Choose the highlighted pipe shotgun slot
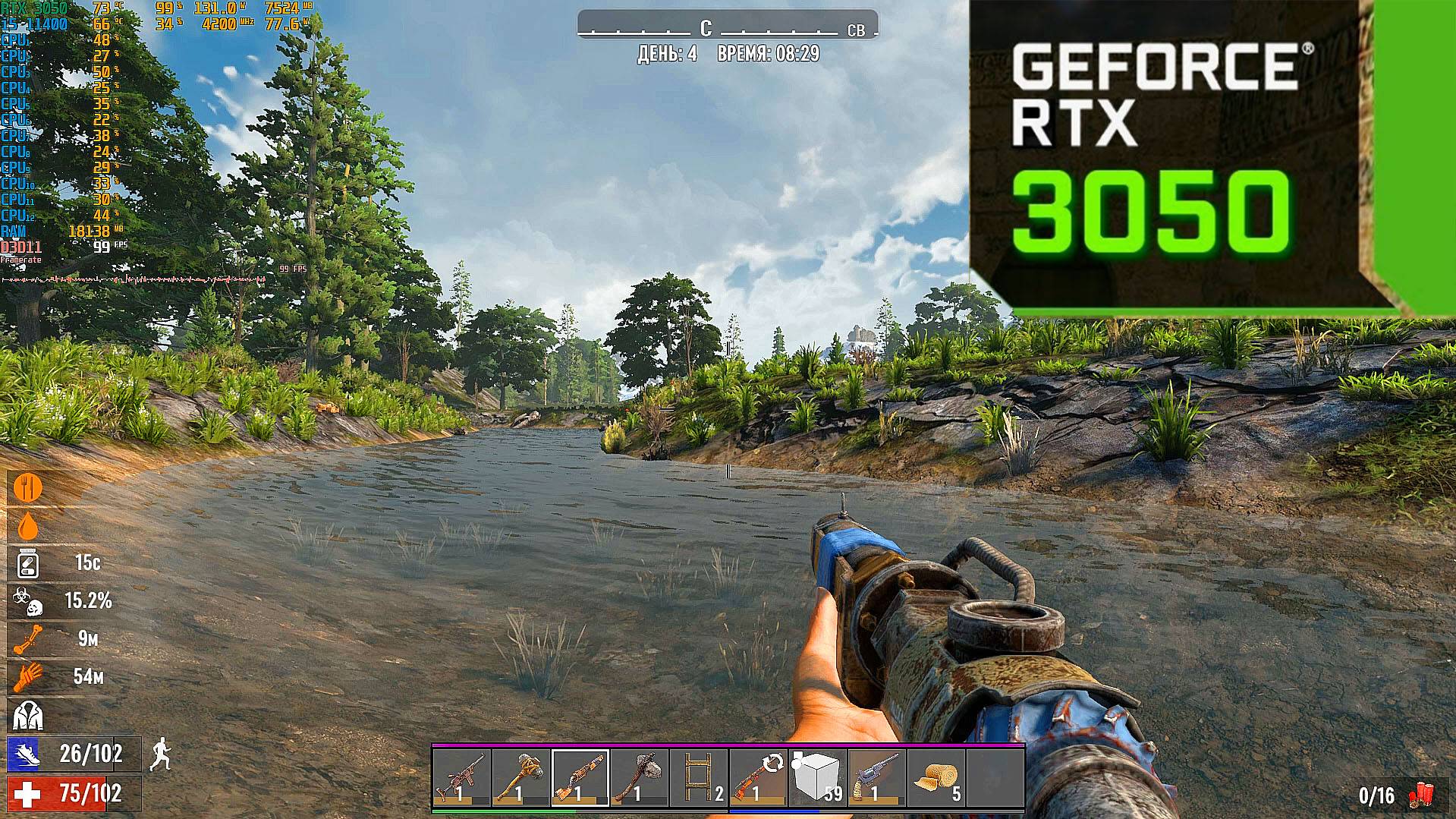This screenshot has width=1456, height=819. click(580, 777)
